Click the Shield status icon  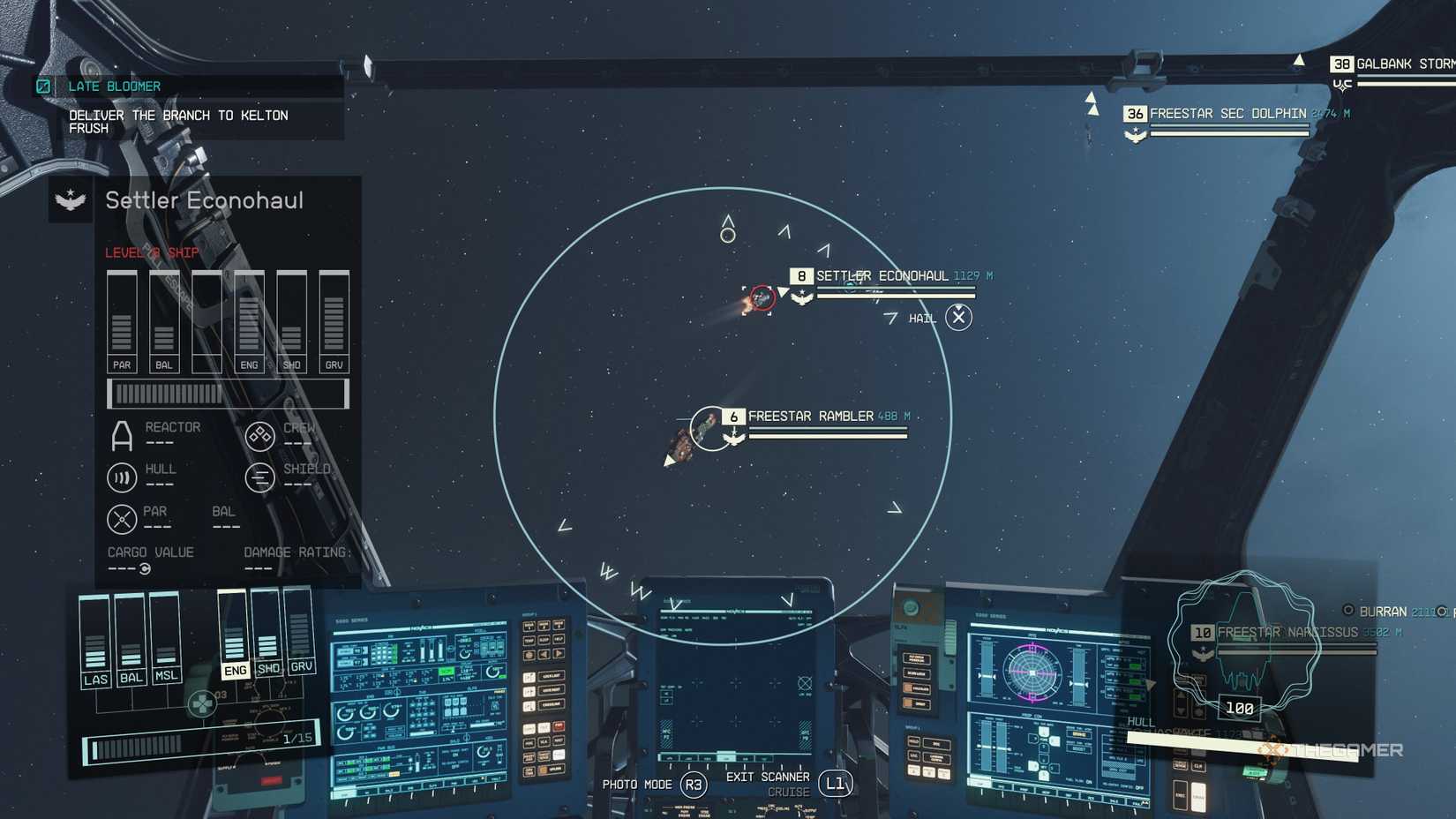259,477
